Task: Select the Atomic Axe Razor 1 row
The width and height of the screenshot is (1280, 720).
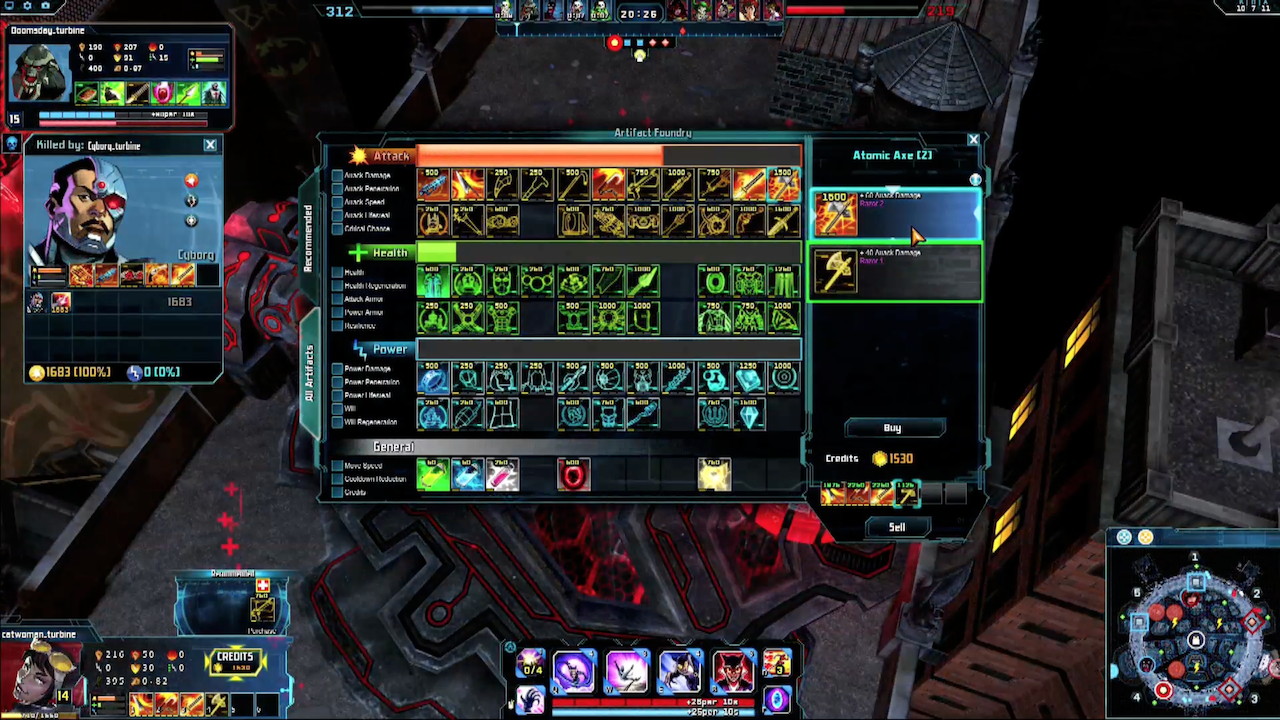Action: (x=895, y=273)
